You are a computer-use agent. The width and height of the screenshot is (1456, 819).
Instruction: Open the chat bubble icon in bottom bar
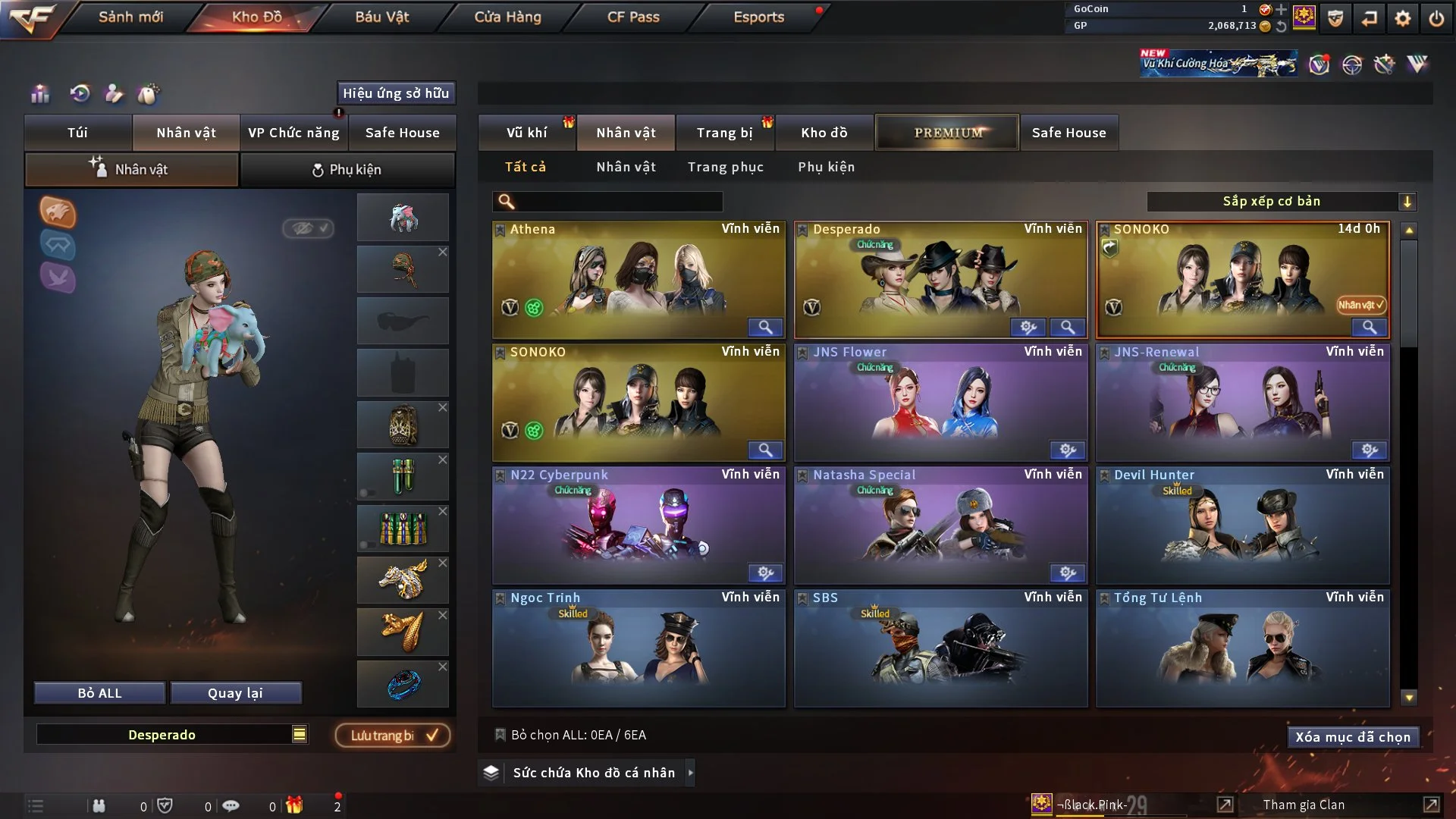(231, 805)
